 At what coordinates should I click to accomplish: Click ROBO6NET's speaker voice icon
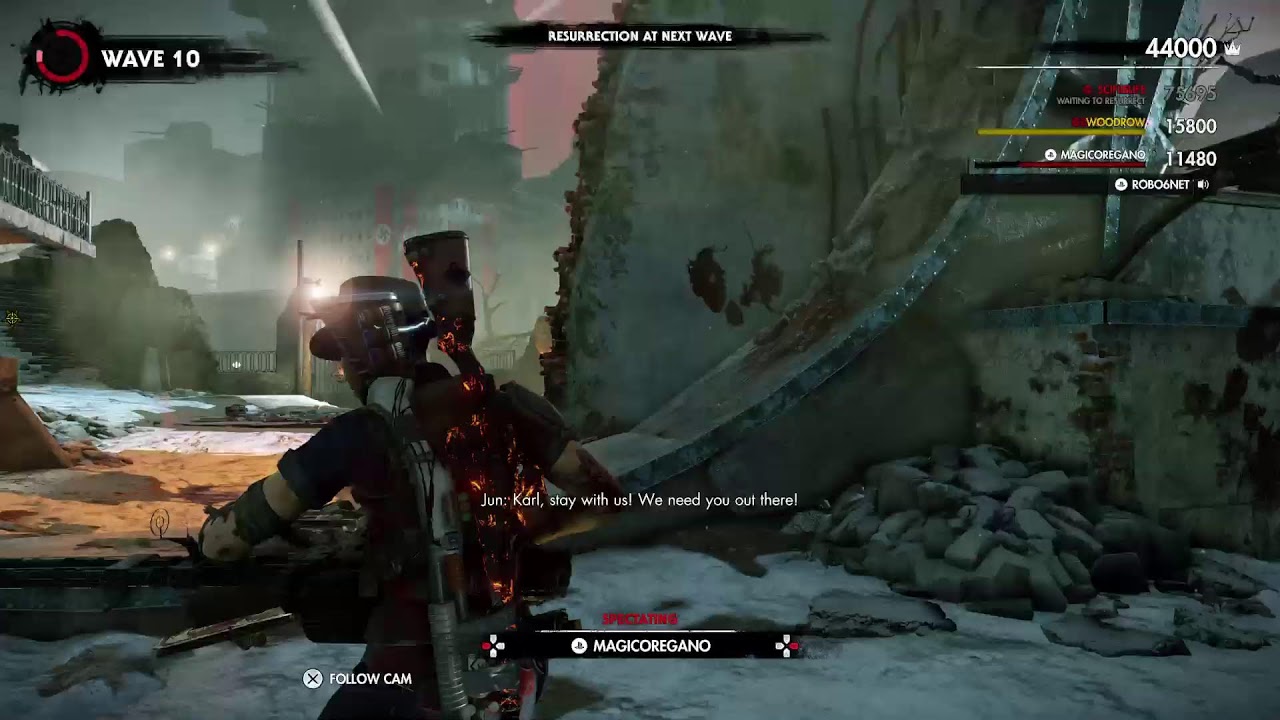click(1203, 185)
